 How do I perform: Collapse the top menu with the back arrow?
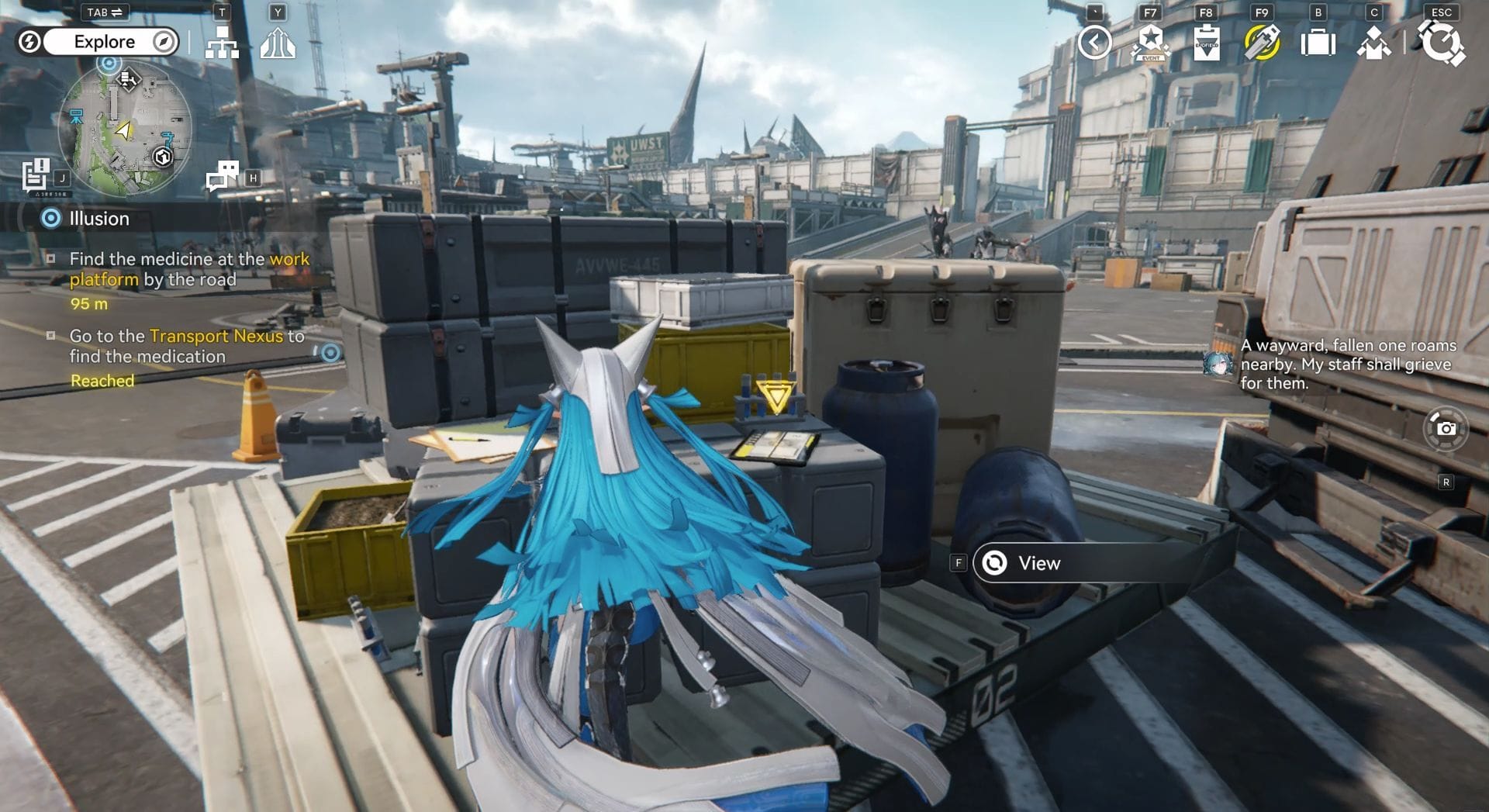(1094, 43)
